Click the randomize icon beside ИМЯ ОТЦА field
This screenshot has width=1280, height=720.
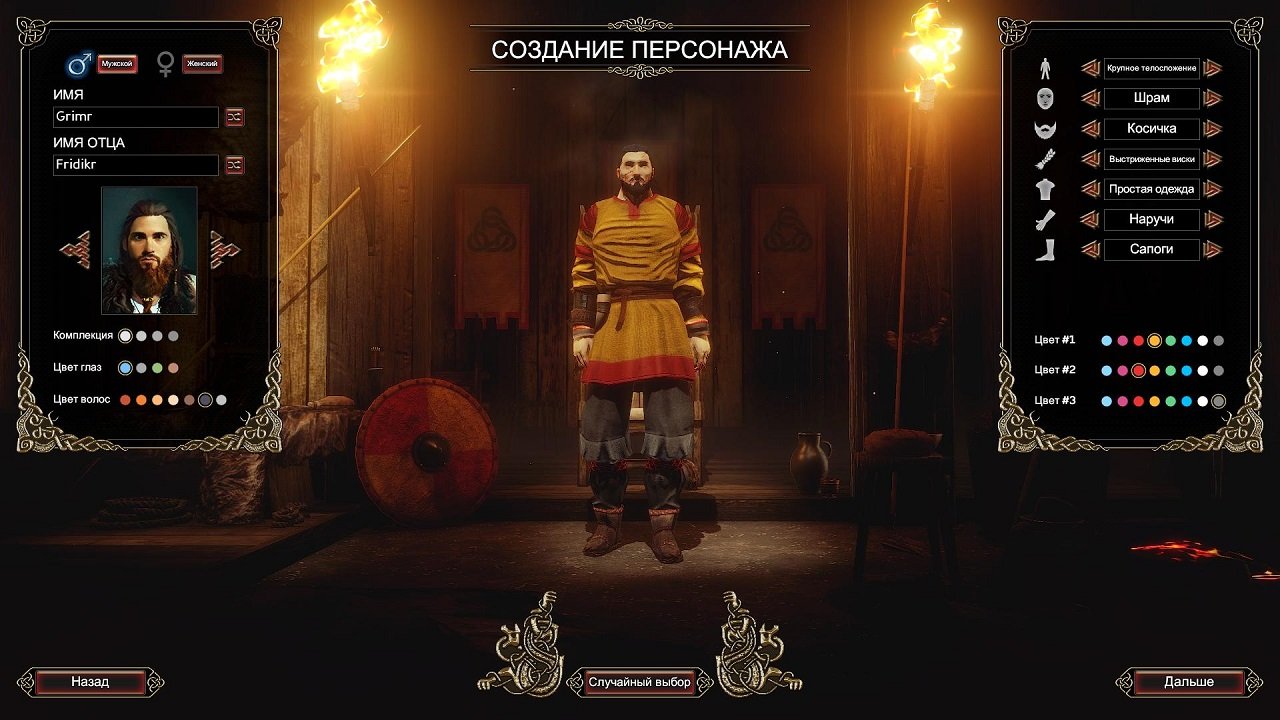[233, 165]
